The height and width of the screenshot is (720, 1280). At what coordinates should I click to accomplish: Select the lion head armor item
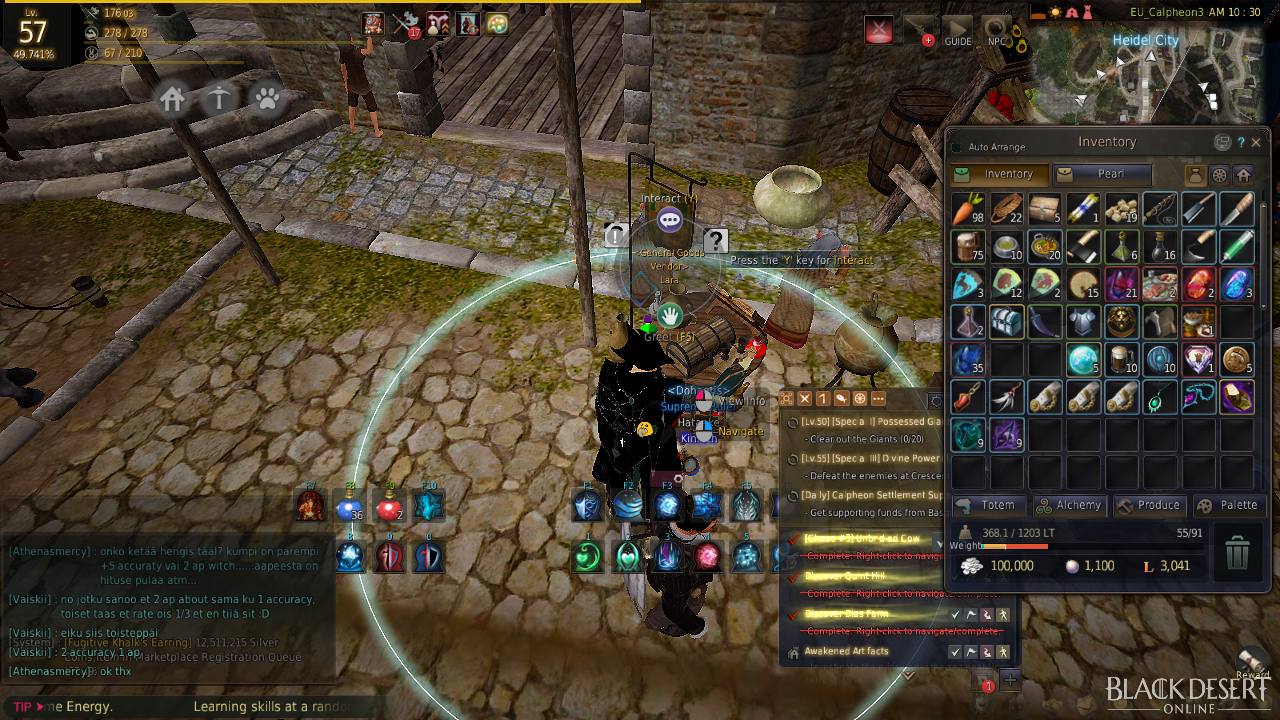(x=1122, y=322)
